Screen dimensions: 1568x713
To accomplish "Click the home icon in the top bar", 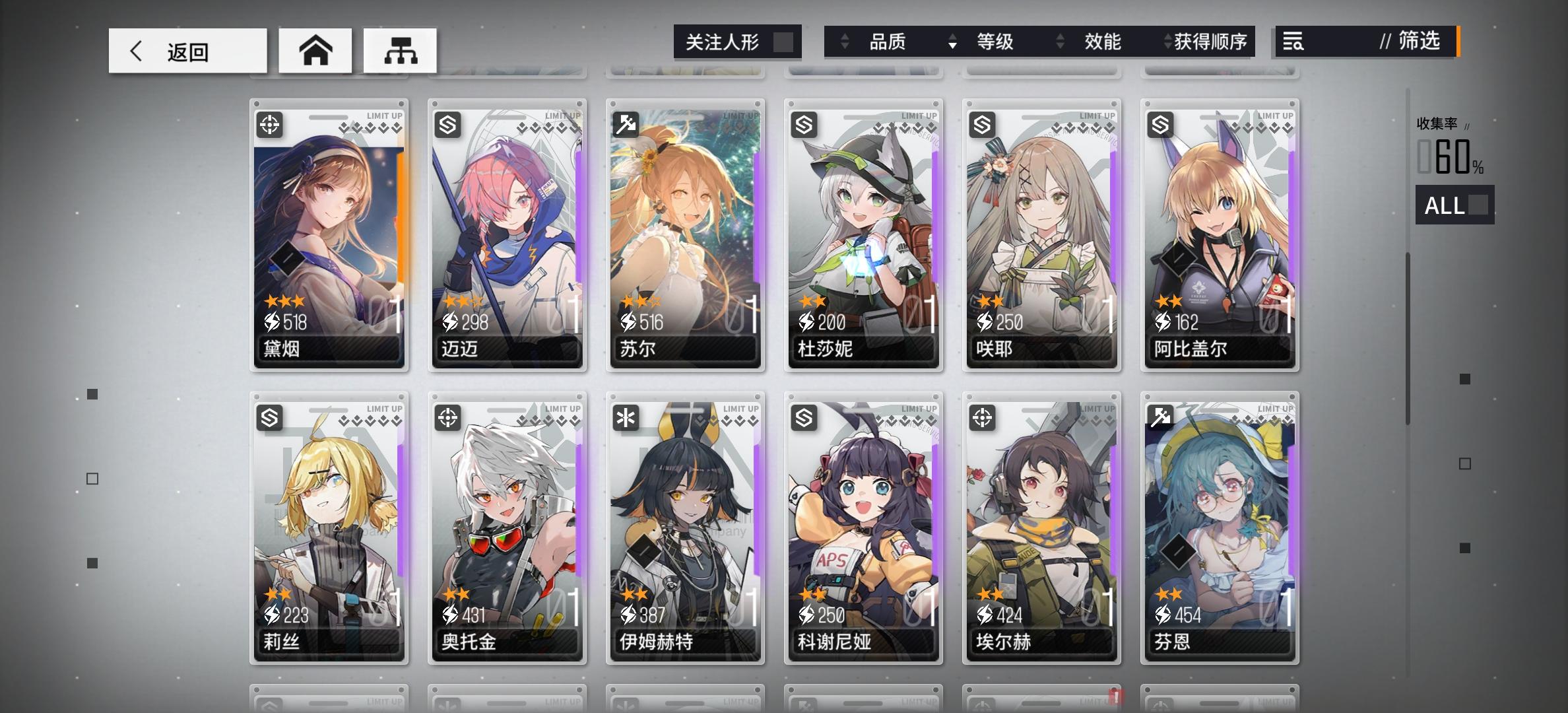I will pyautogui.click(x=315, y=50).
